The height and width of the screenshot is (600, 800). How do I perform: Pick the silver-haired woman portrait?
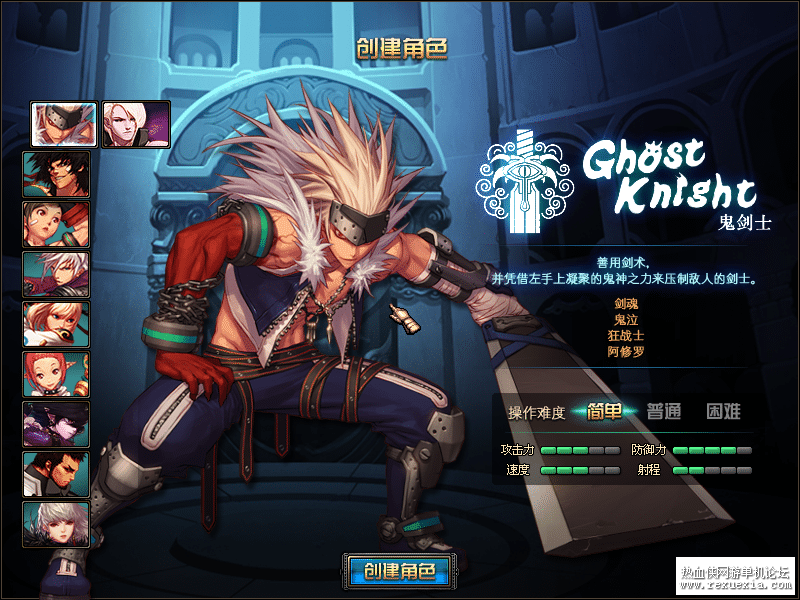pos(57,523)
